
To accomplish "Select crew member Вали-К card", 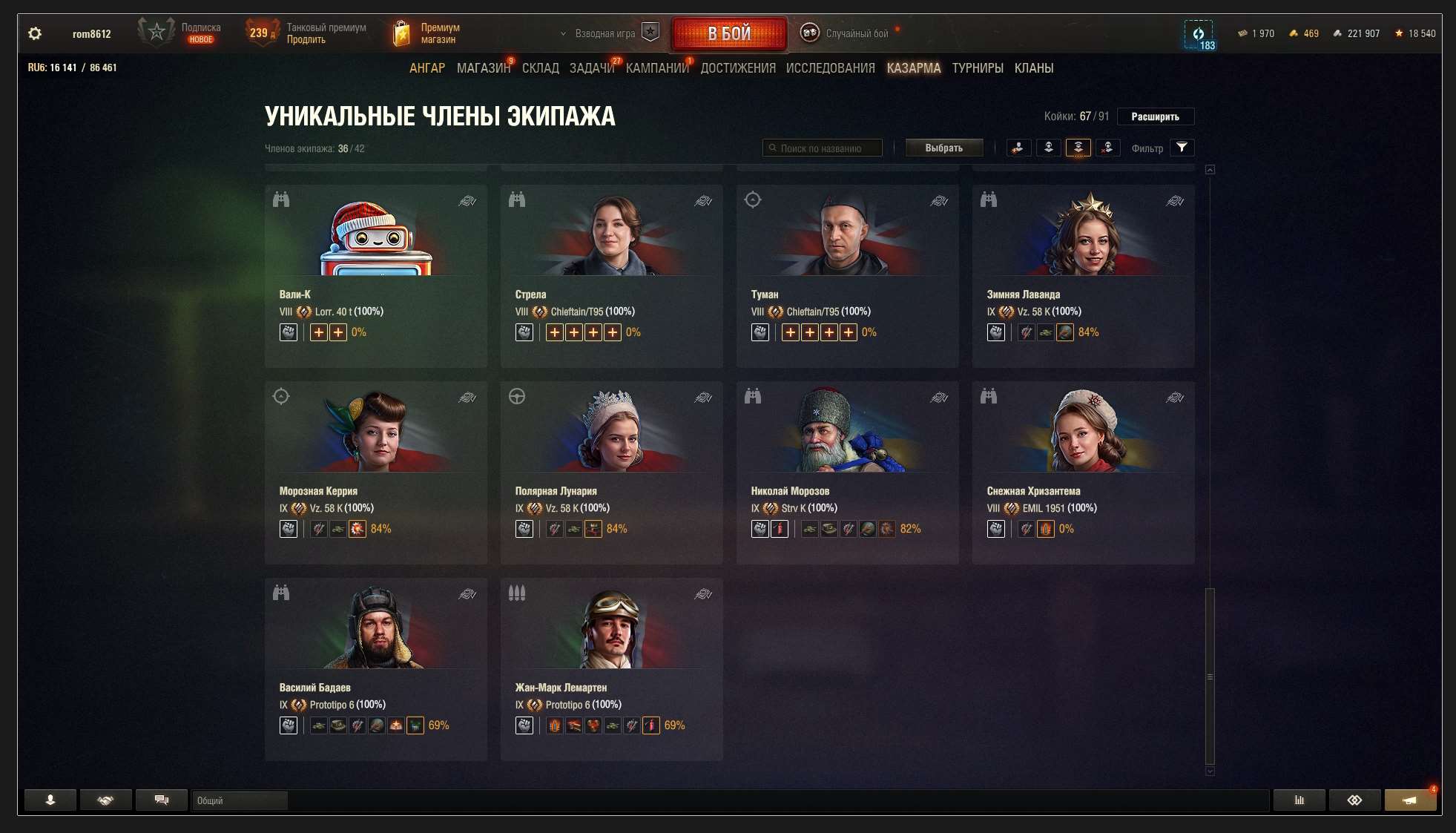I will pos(375,274).
